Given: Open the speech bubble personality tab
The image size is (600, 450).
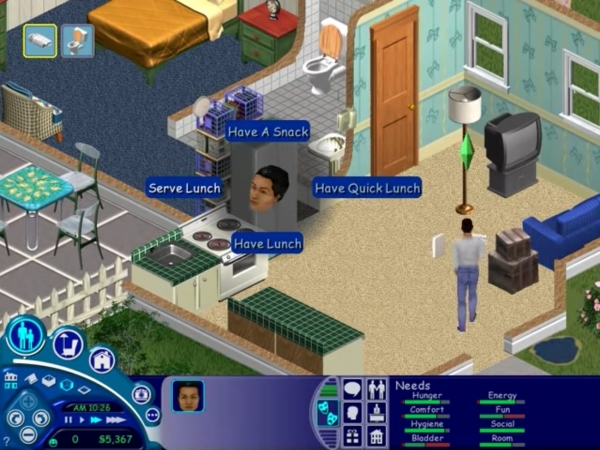Looking at the screenshot, I should click(x=352, y=388).
